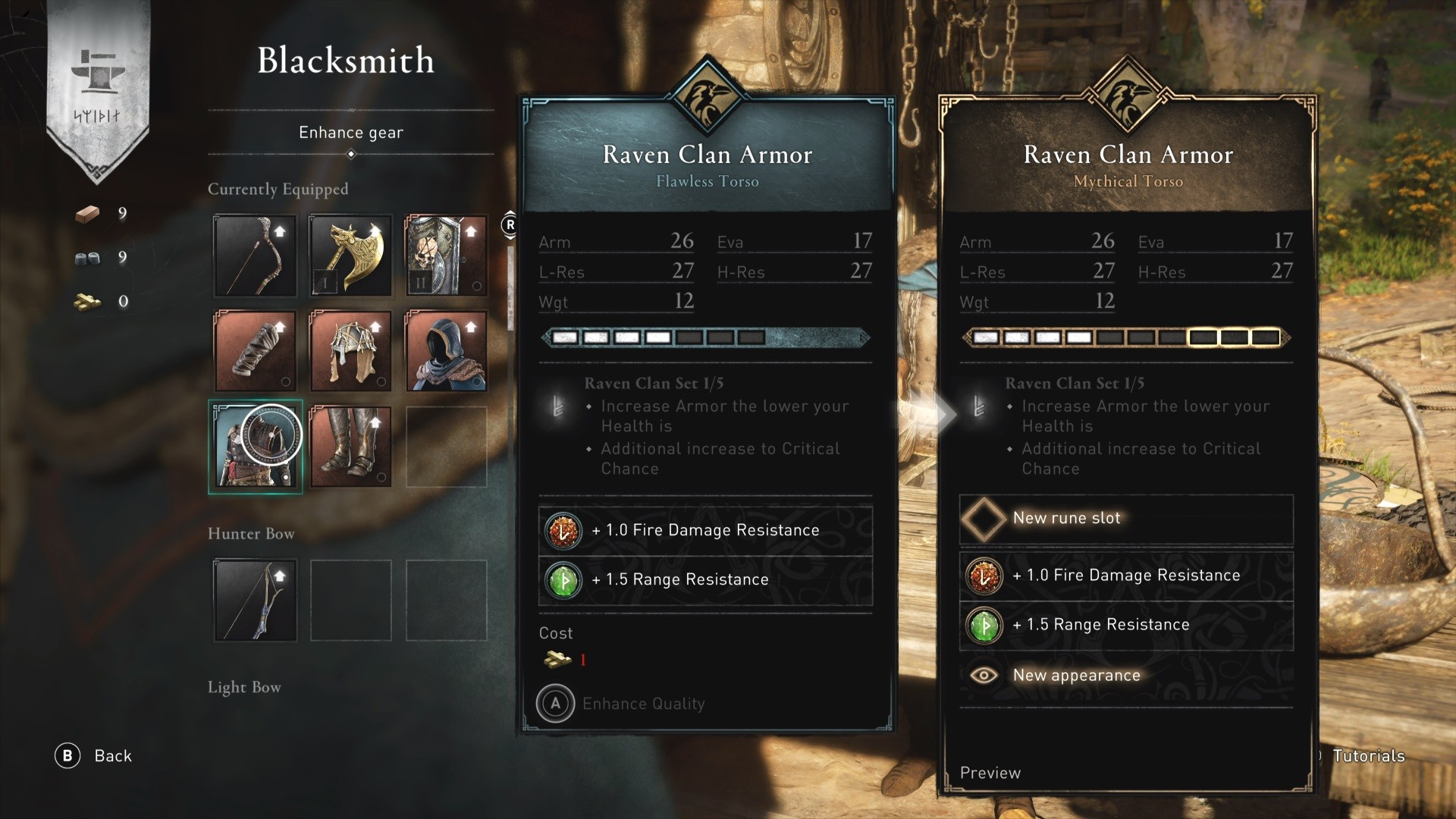The image size is (1456, 819).
Task: Select the bracers armor slot
Action: 255,350
